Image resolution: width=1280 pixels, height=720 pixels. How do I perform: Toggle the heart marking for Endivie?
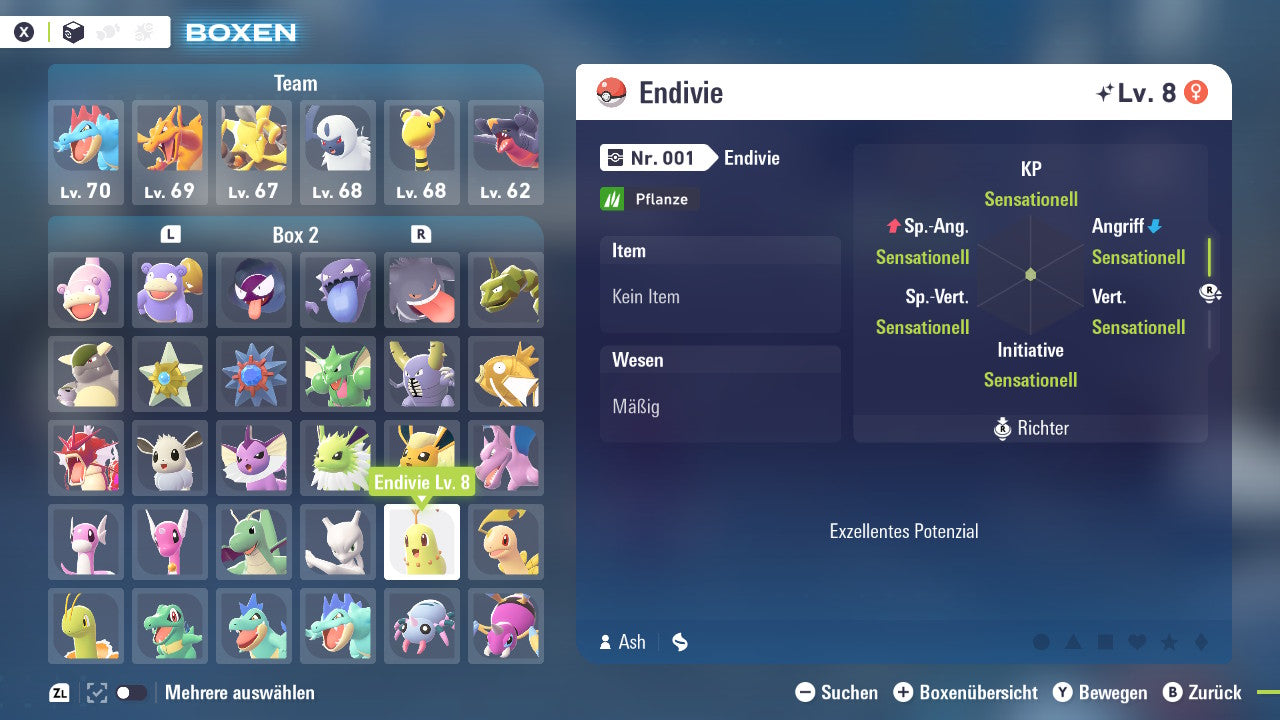tap(1135, 642)
